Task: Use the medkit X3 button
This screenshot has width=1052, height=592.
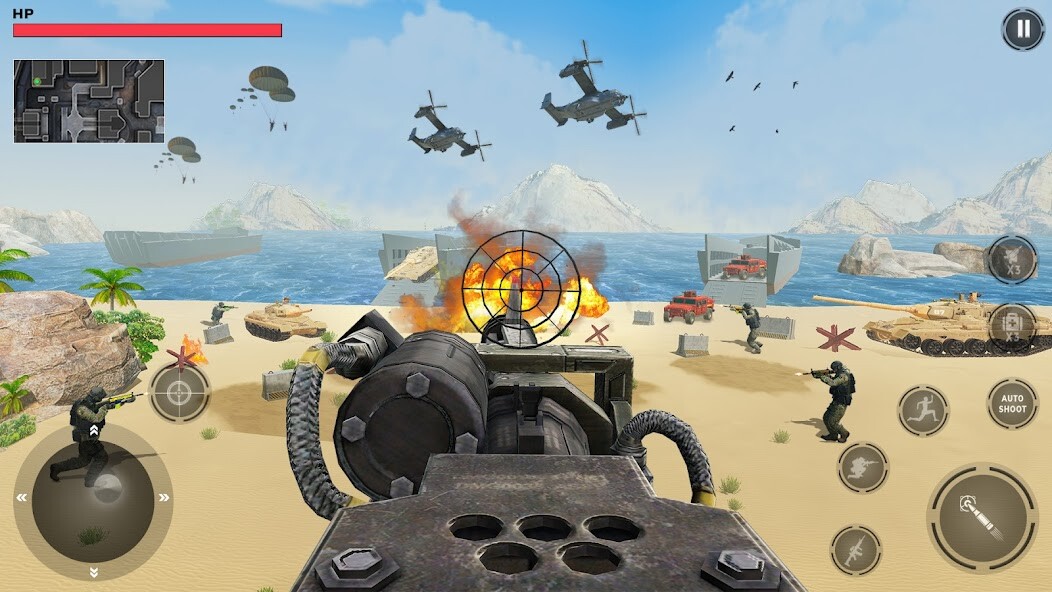Action: point(1012,327)
